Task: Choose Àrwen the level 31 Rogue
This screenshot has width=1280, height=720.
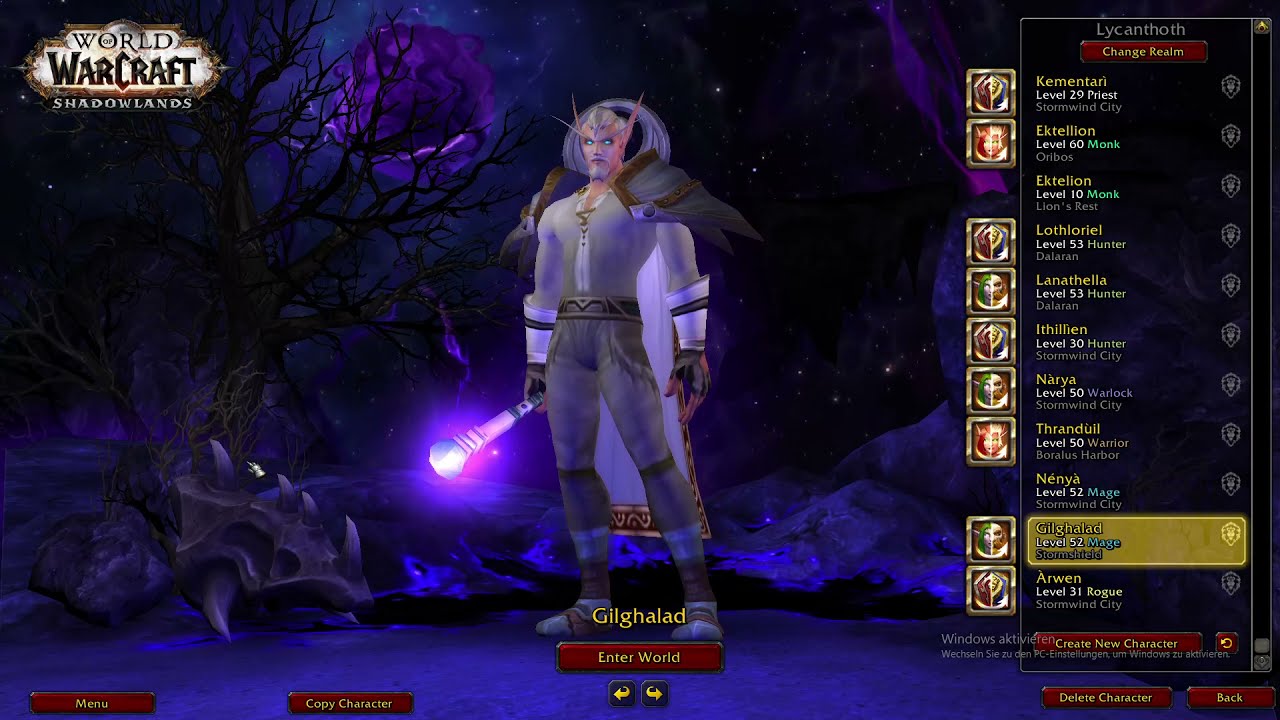Action: point(1120,590)
